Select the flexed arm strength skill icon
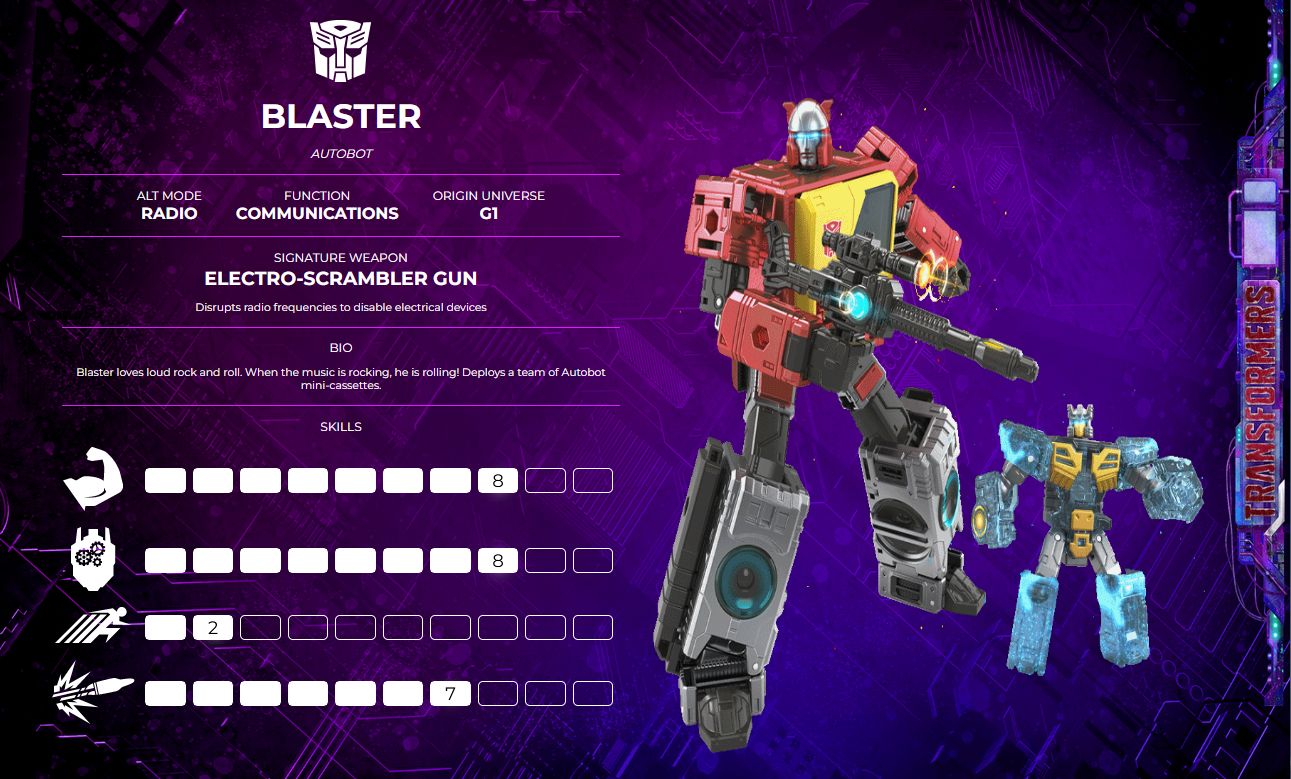1291x779 pixels. coord(93,480)
